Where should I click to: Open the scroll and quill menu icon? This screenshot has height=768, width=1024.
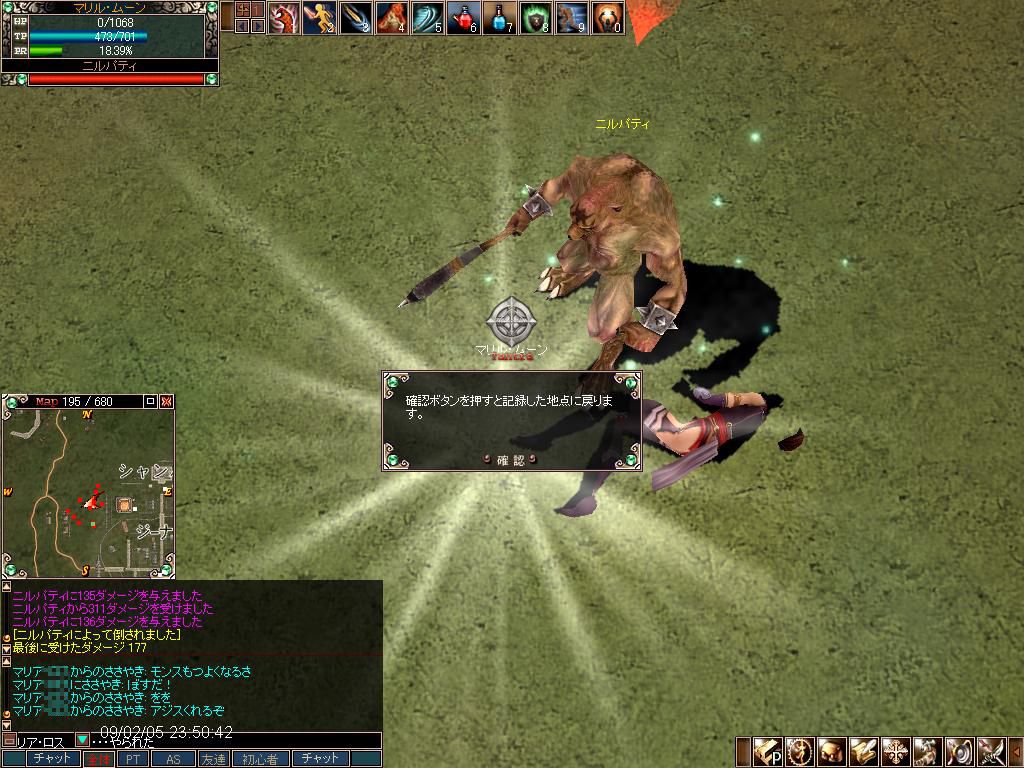[x=864, y=751]
